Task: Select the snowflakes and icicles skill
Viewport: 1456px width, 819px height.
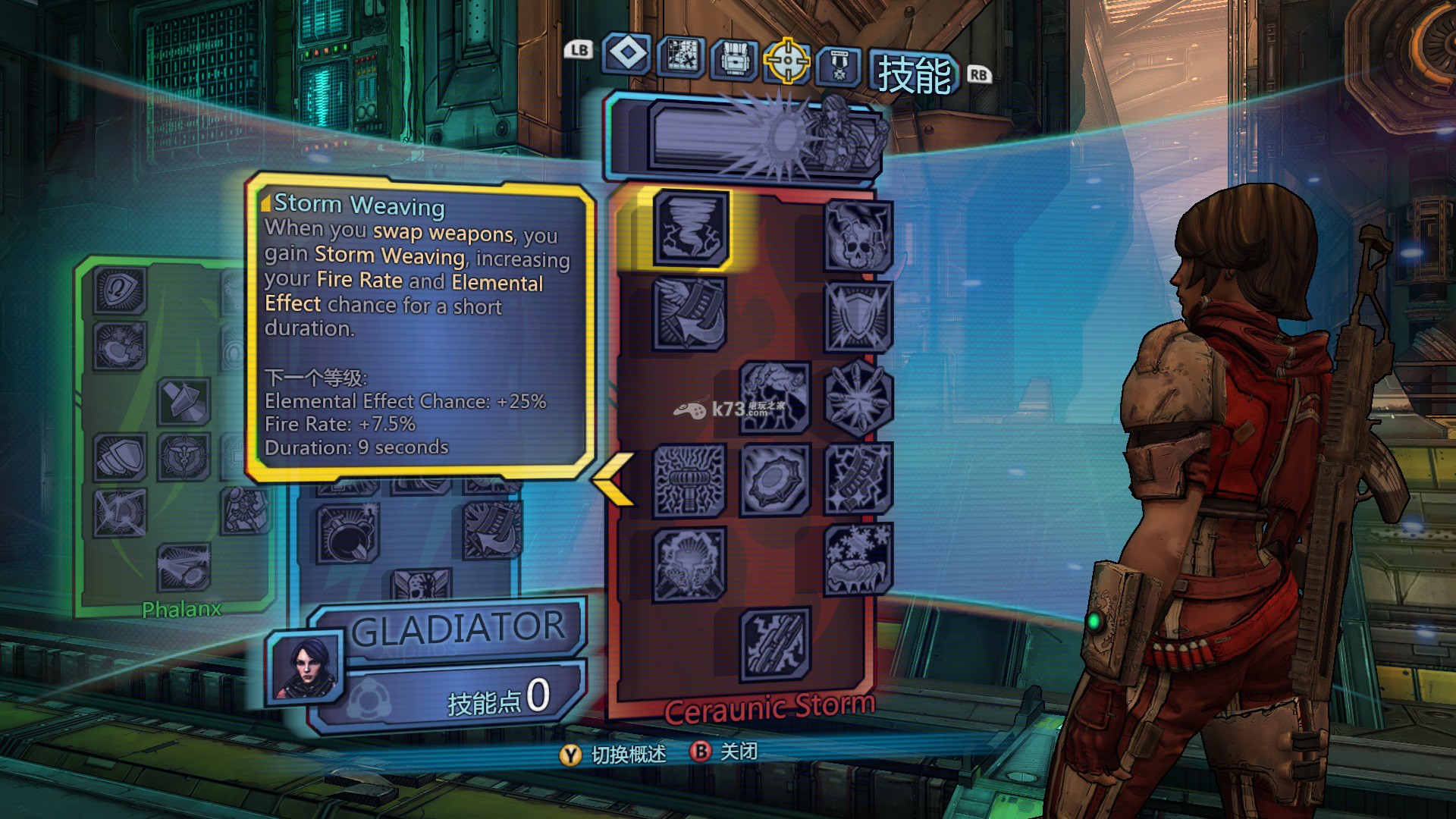Action: coord(858,560)
